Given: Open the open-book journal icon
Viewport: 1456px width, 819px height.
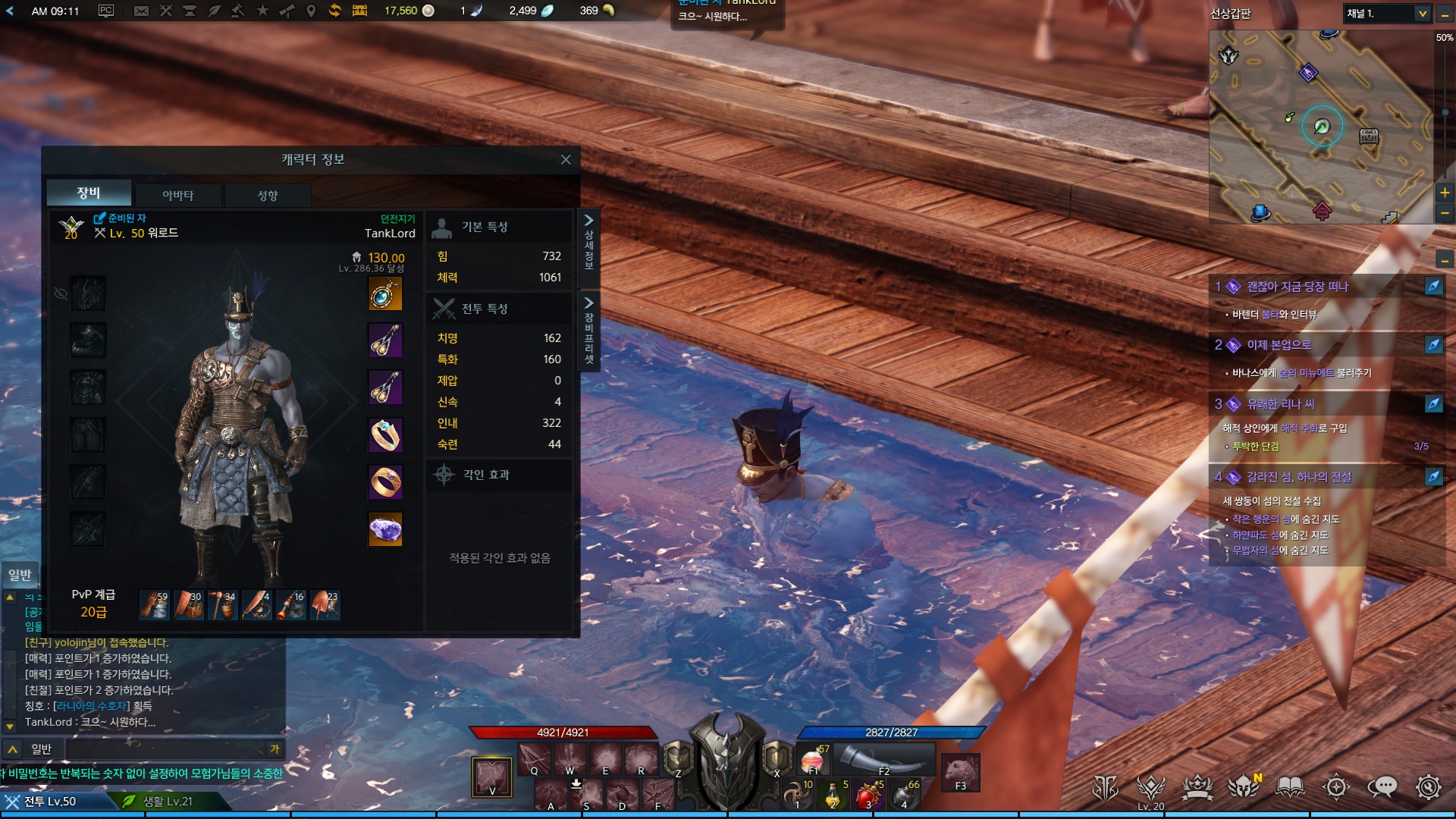Looking at the screenshot, I should (1290, 787).
